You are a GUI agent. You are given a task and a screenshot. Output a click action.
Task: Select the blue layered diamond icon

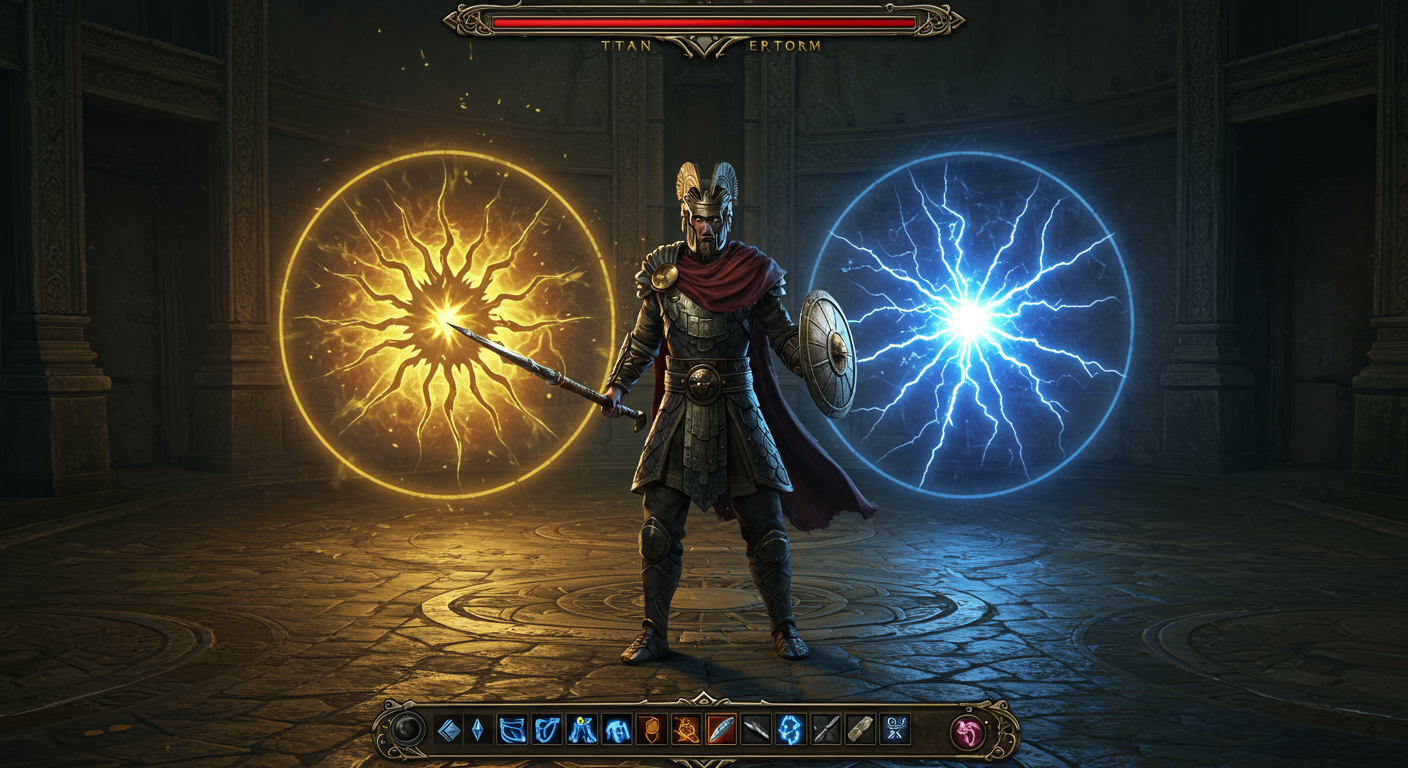[x=449, y=730]
